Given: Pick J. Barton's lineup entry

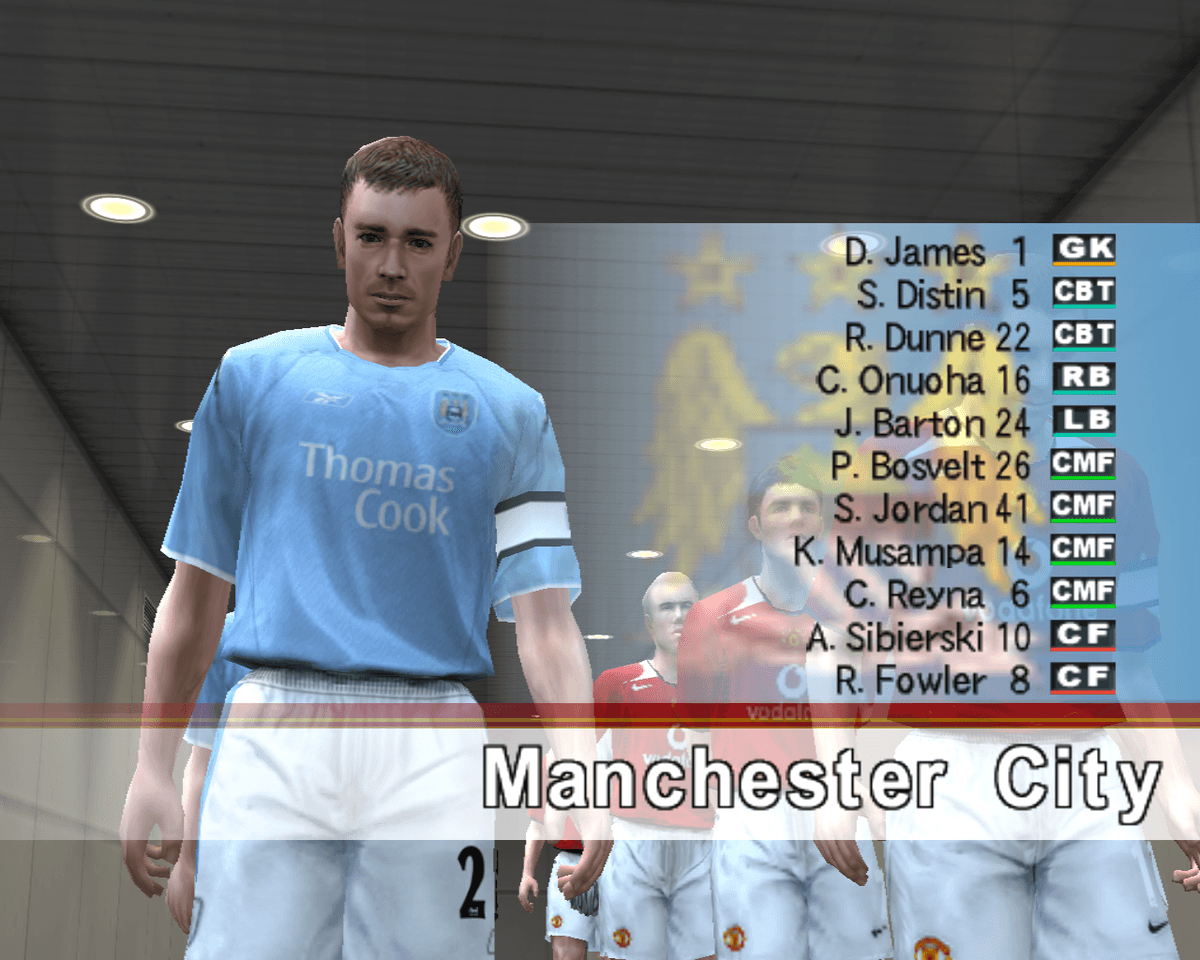Looking at the screenshot, I should [x=930, y=424].
